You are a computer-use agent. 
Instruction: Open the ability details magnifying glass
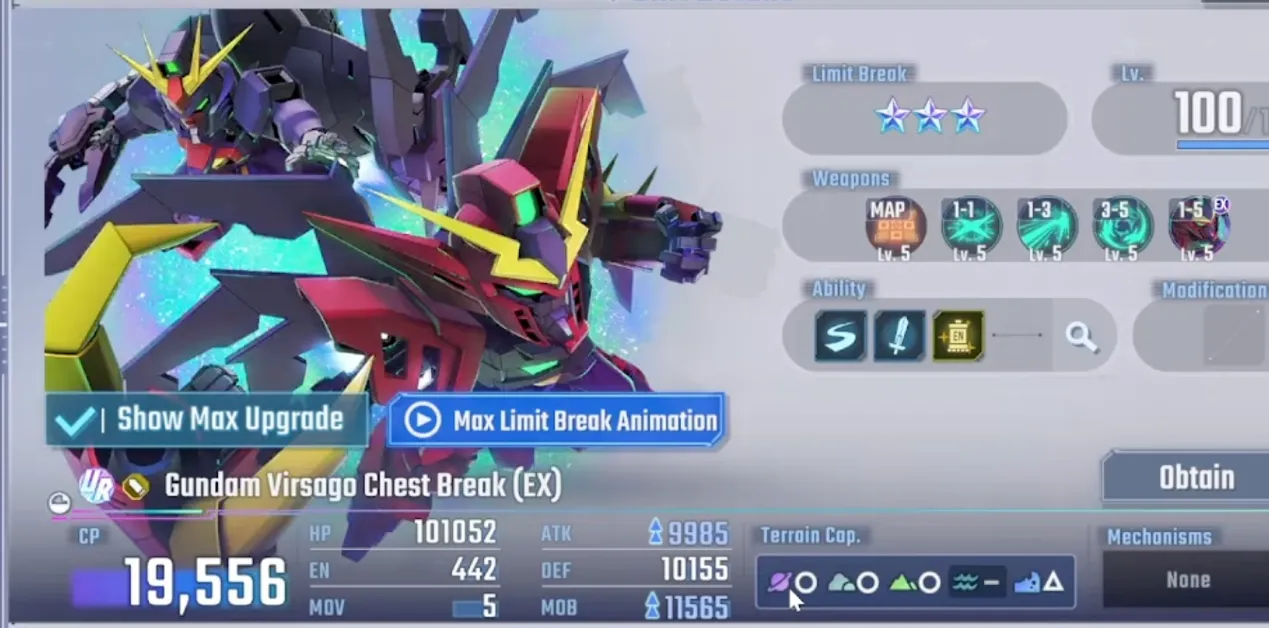click(x=1081, y=337)
